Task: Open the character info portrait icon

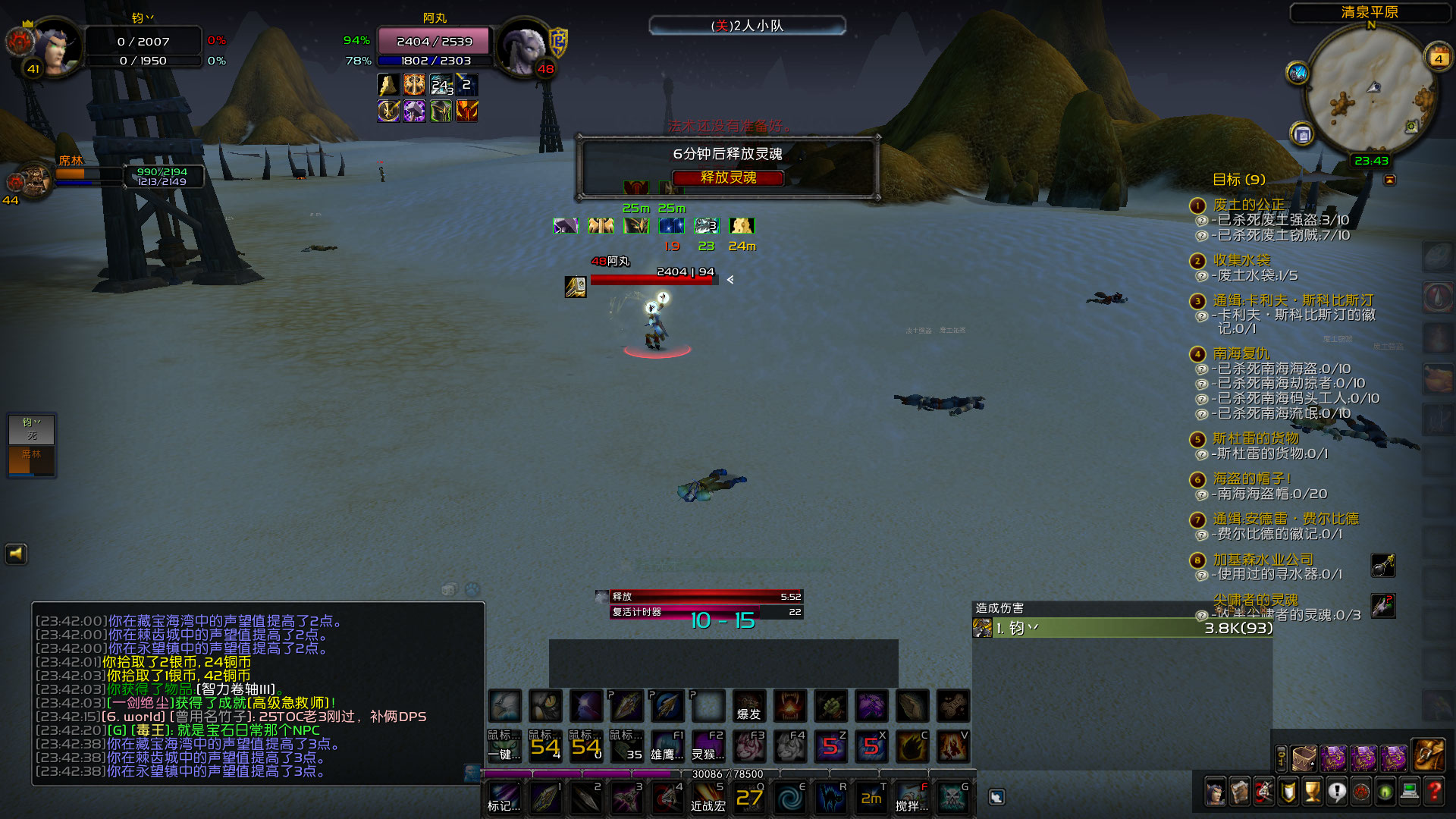Action: click(1216, 792)
